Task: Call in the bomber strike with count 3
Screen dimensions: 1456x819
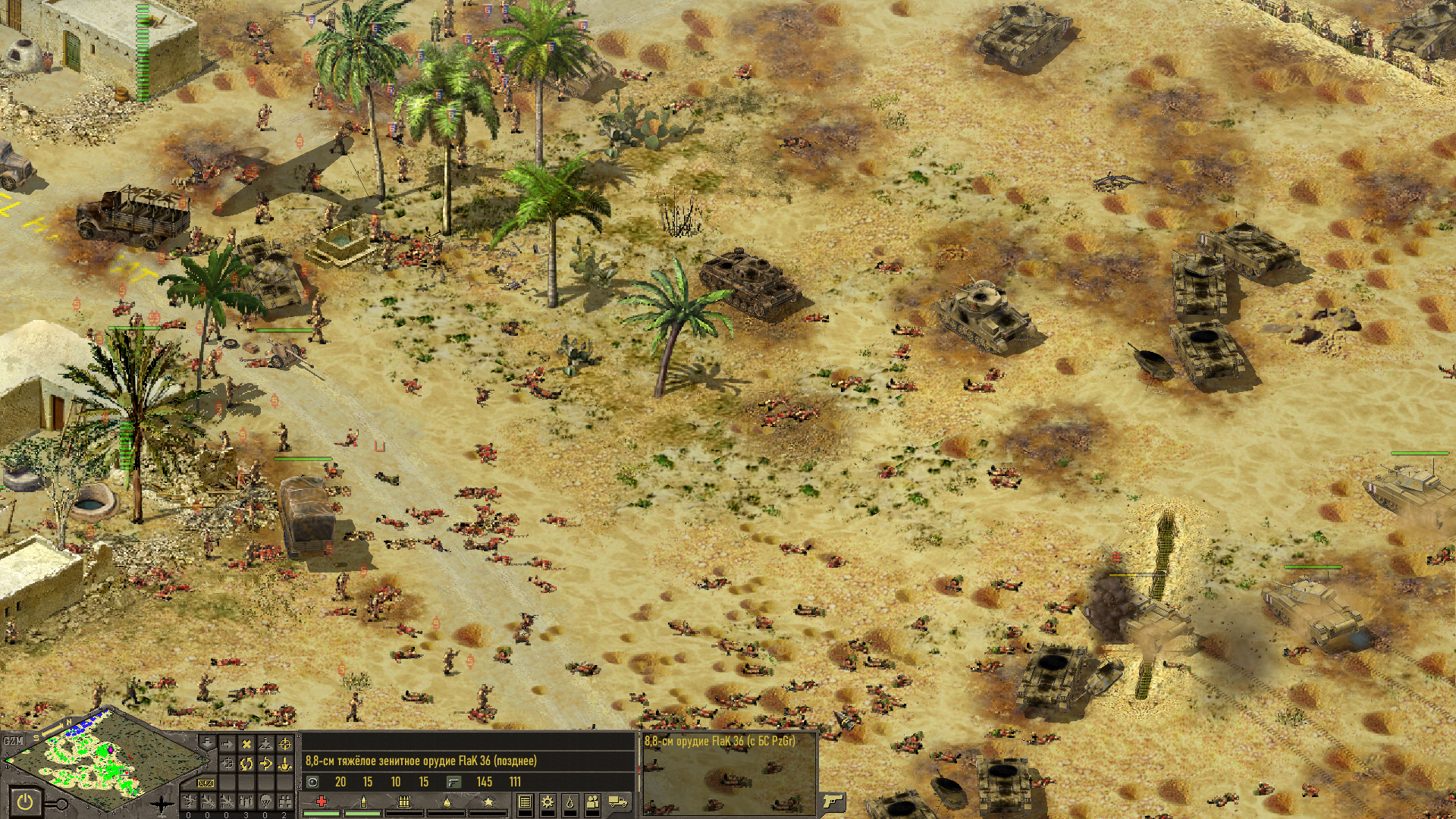Action: click(x=246, y=801)
